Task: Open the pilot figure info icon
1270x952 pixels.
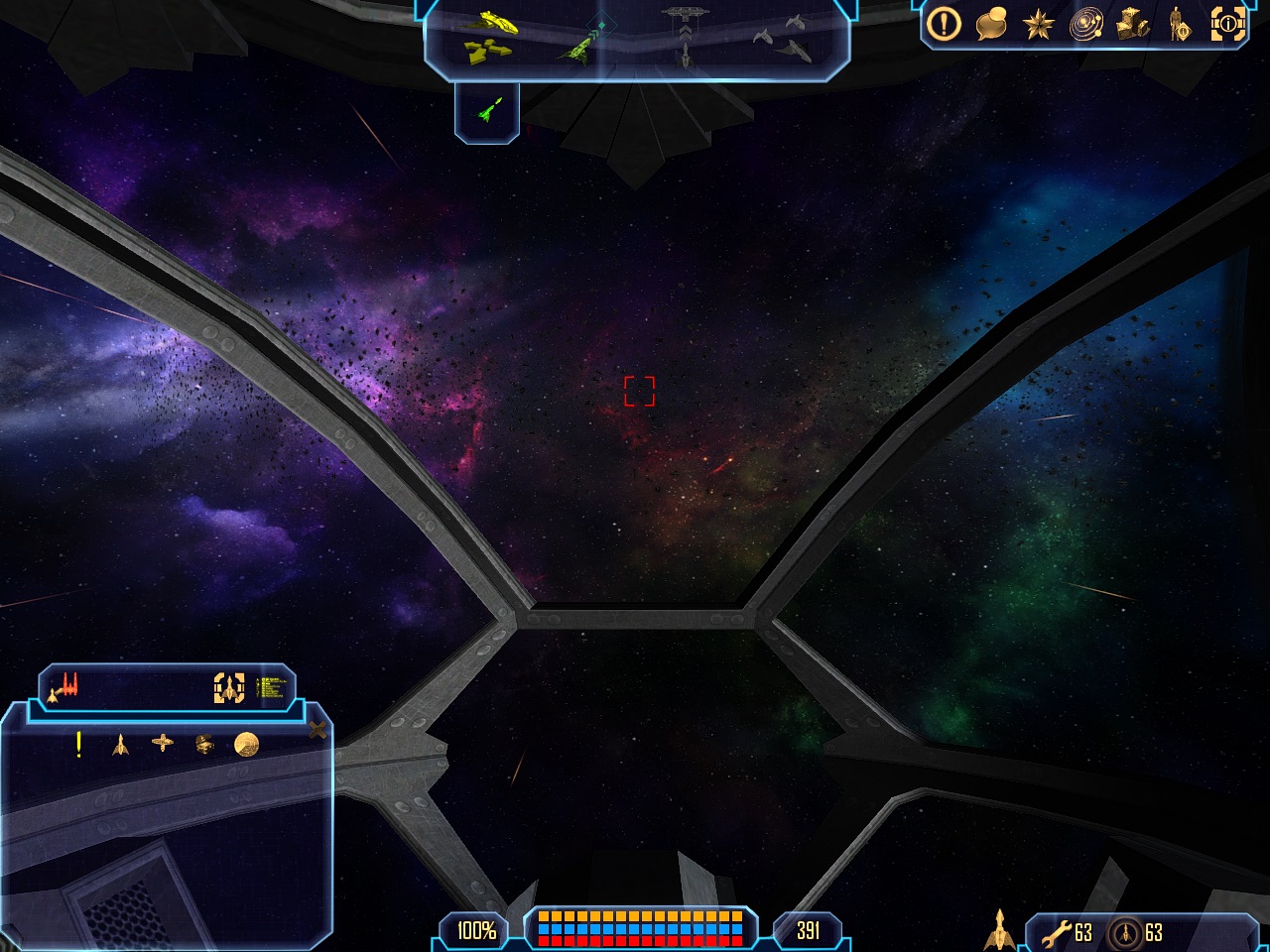Action: point(1180,25)
